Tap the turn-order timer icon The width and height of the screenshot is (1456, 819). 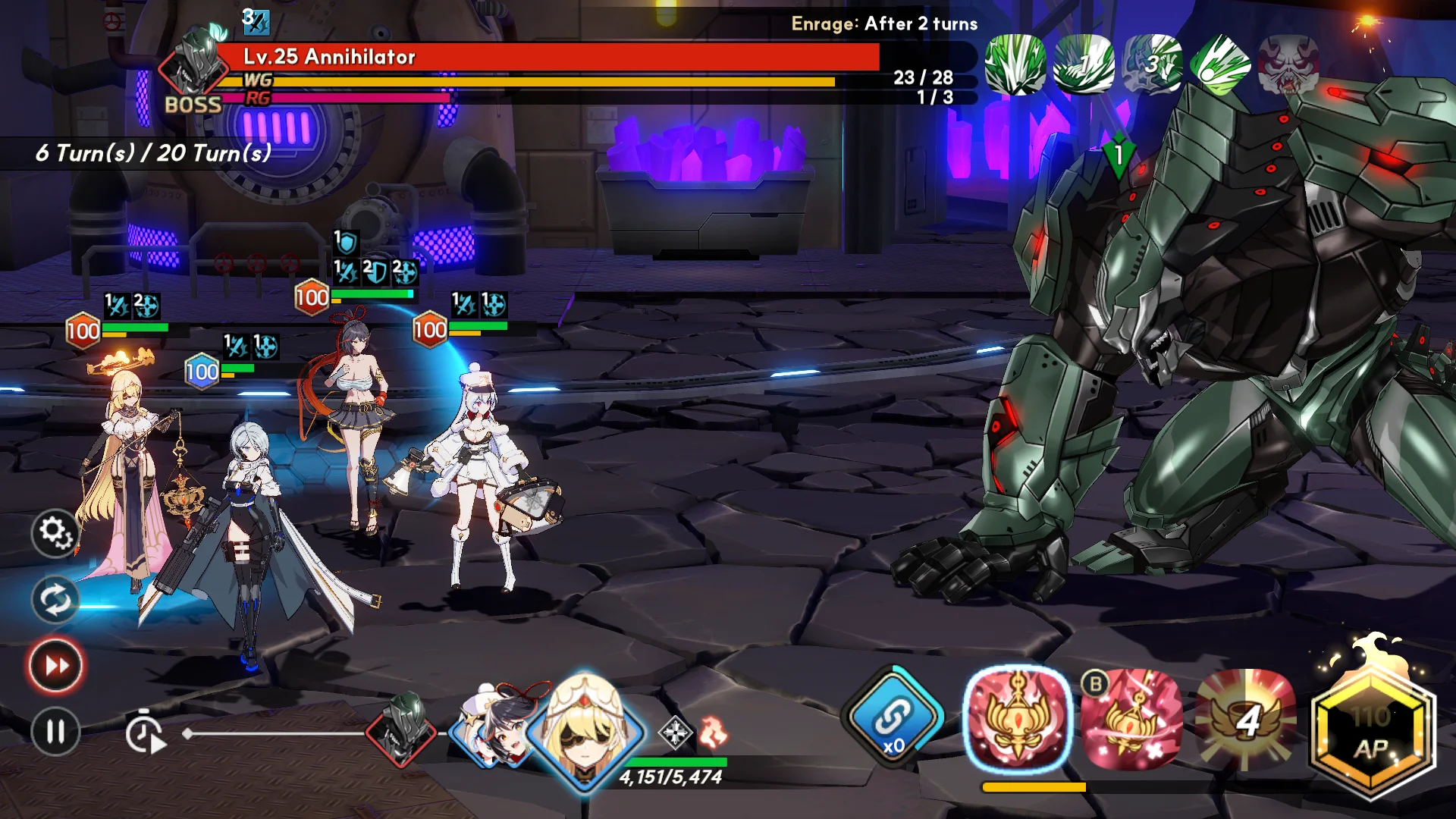pyautogui.click(x=145, y=733)
